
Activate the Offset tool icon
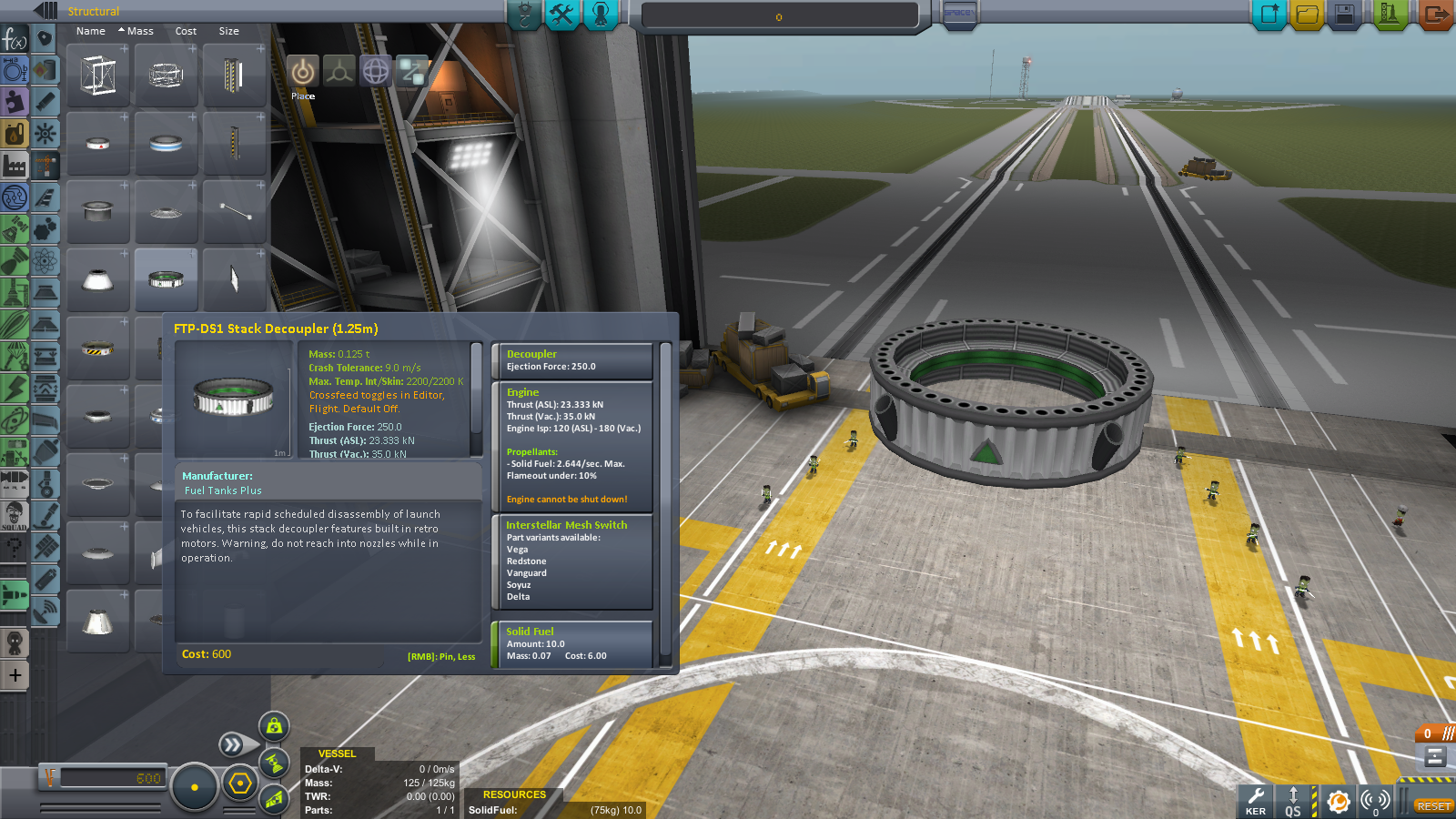click(x=339, y=72)
